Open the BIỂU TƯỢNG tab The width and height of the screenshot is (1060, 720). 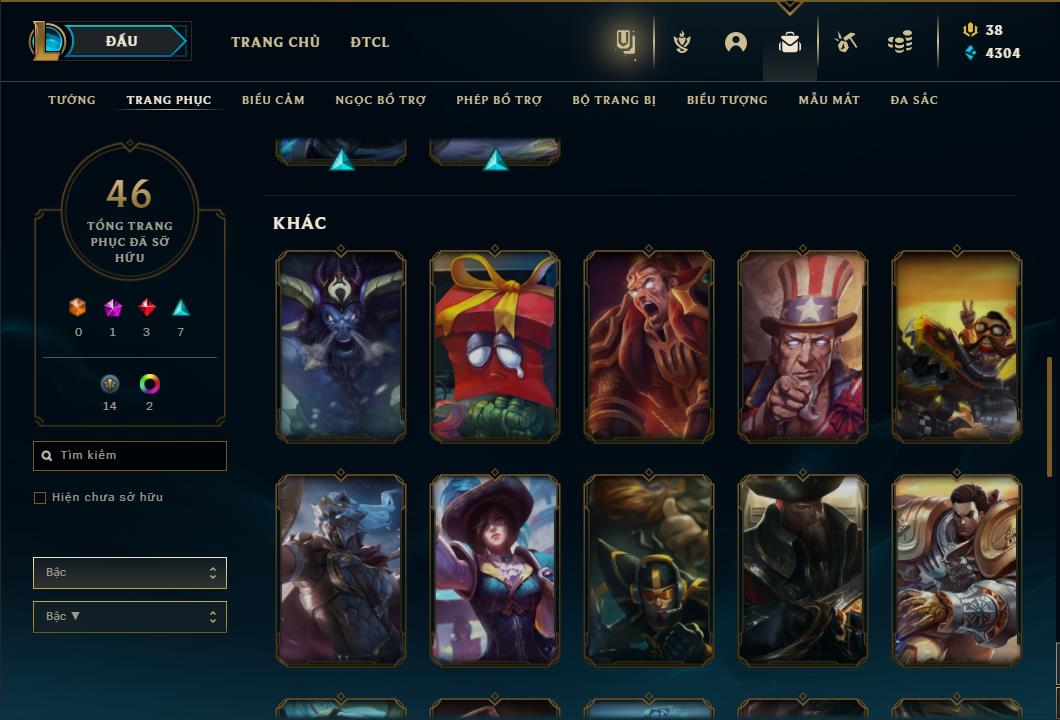click(727, 100)
